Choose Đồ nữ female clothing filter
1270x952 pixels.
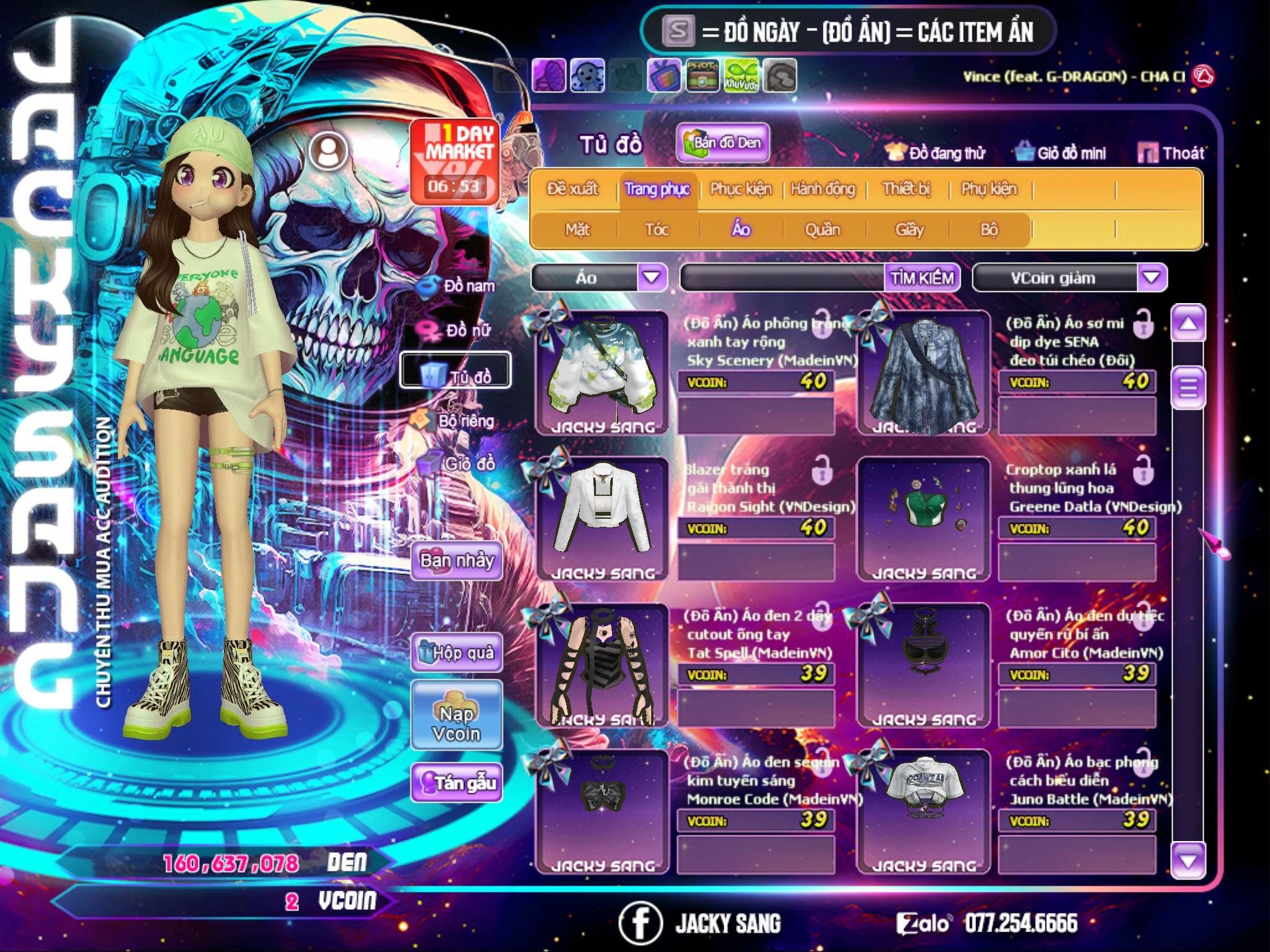tap(458, 330)
